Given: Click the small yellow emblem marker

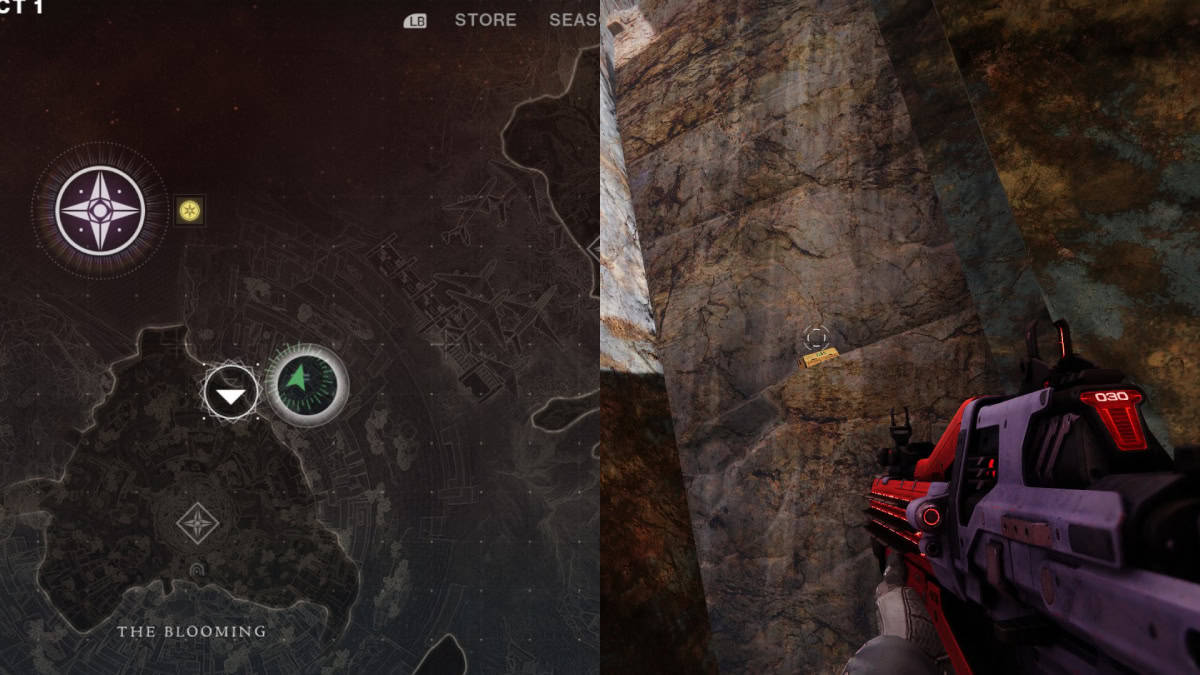Looking at the screenshot, I should [189, 210].
